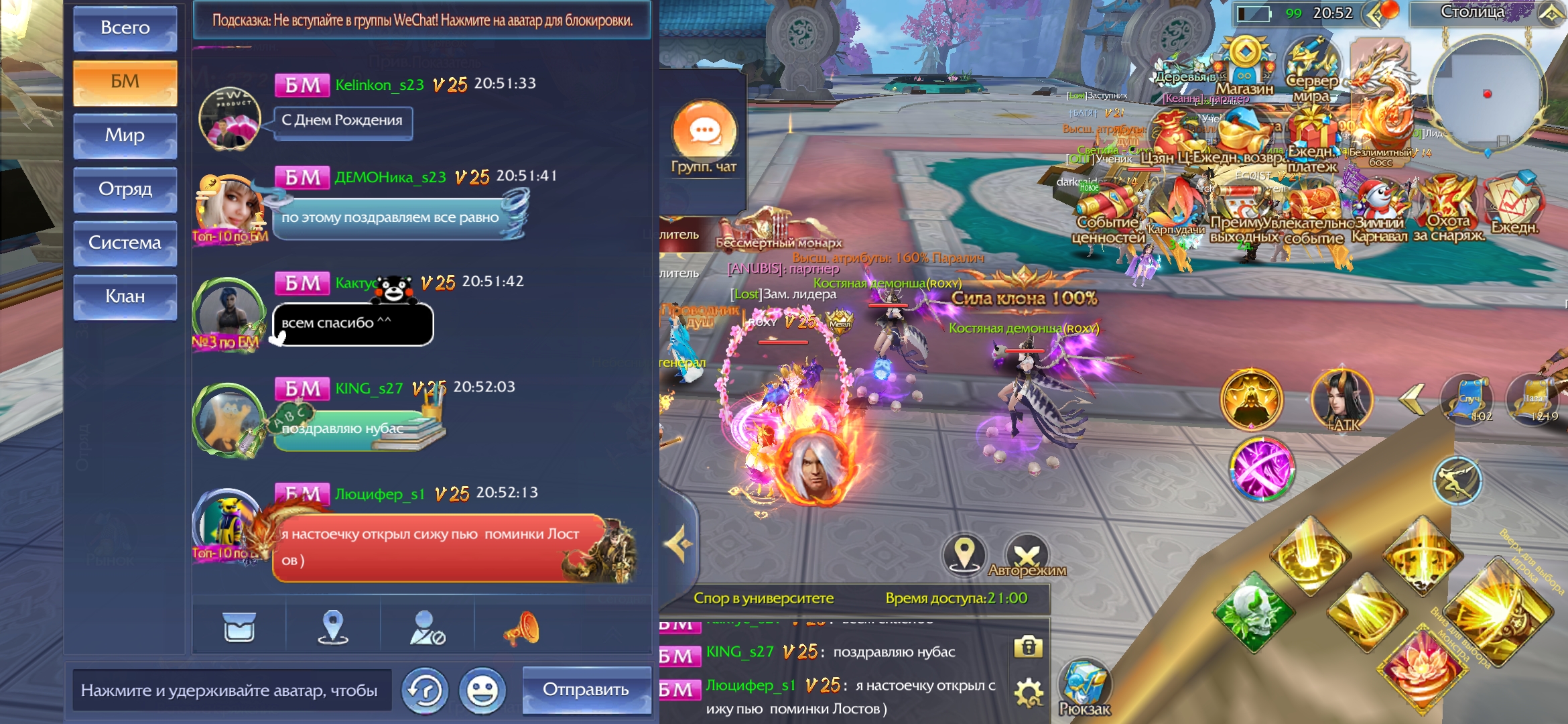This screenshot has width=1568, height=724.
Task: Share location with the map pin icon
Action: pyautogui.click(x=332, y=627)
